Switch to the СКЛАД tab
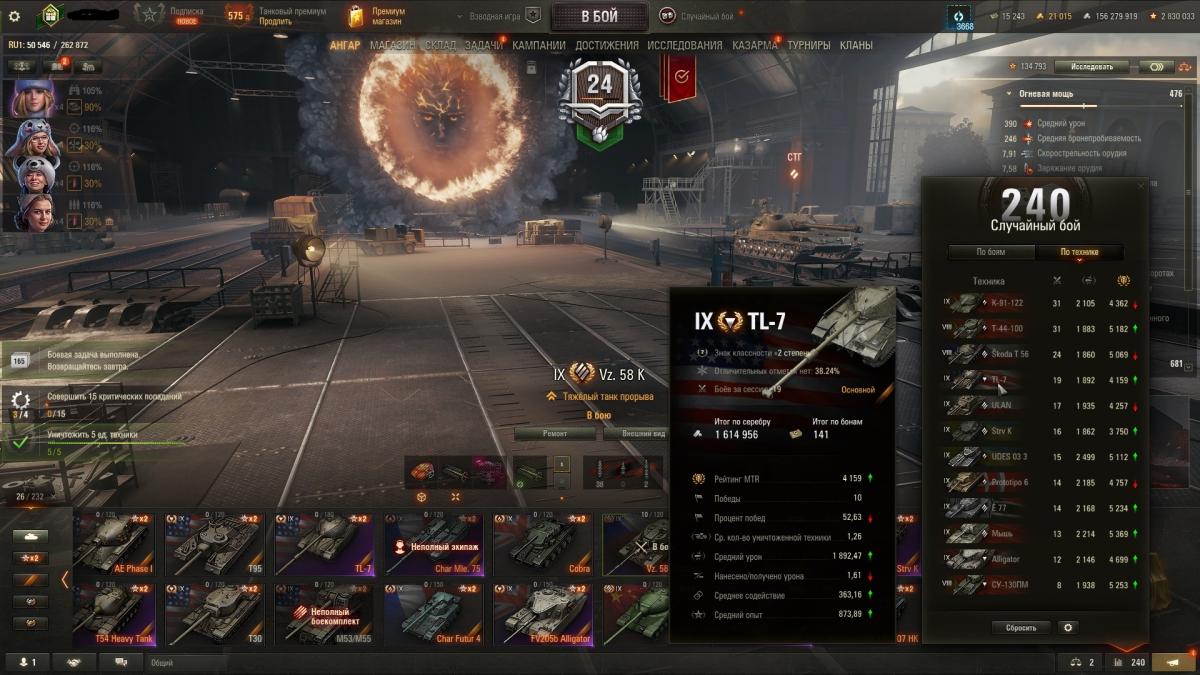Image resolution: width=1200 pixels, height=675 pixels. pos(440,45)
